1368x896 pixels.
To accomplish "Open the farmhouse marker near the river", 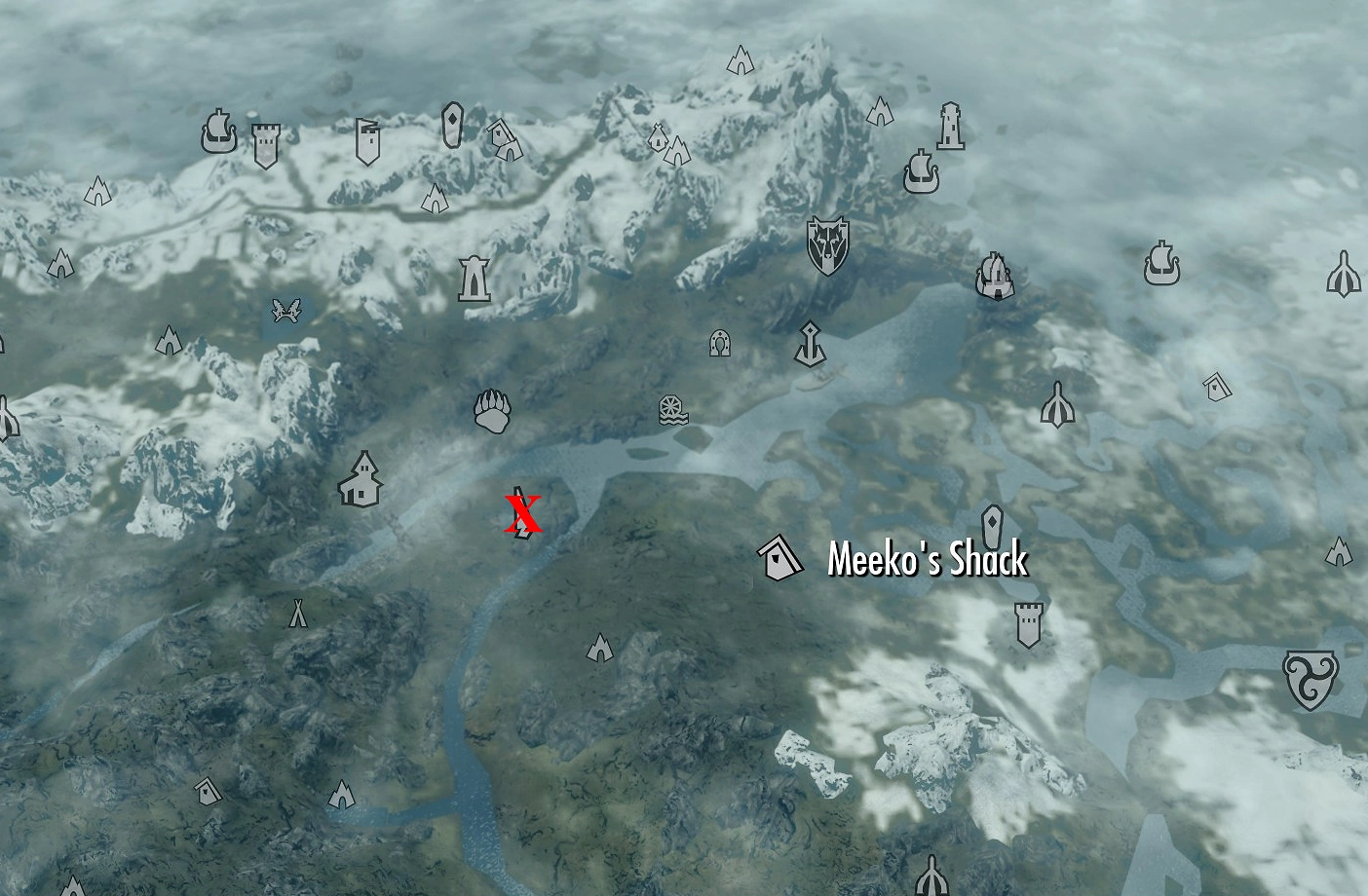I will coord(362,479).
